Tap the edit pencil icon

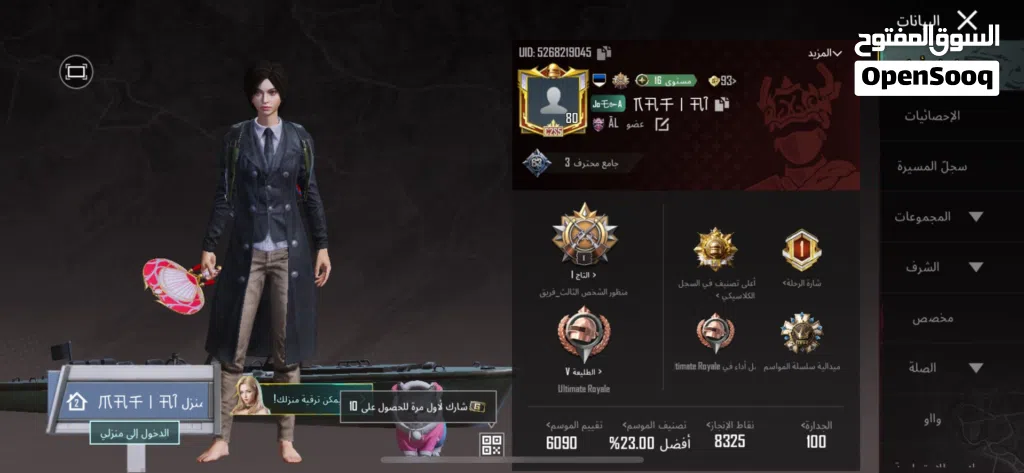661,125
